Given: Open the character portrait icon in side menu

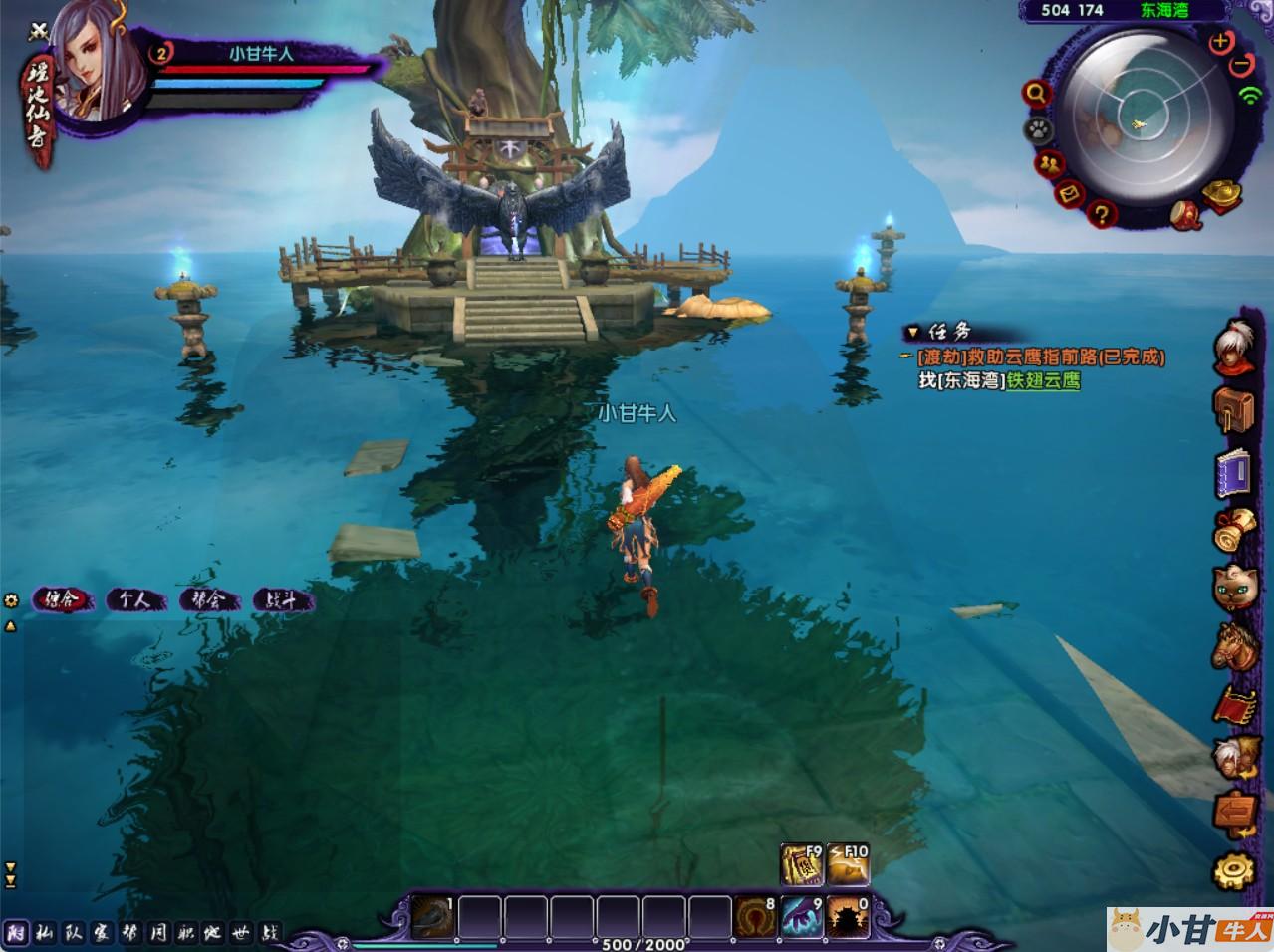Looking at the screenshot, I should pyautogui.click(x=1233, y=347).
